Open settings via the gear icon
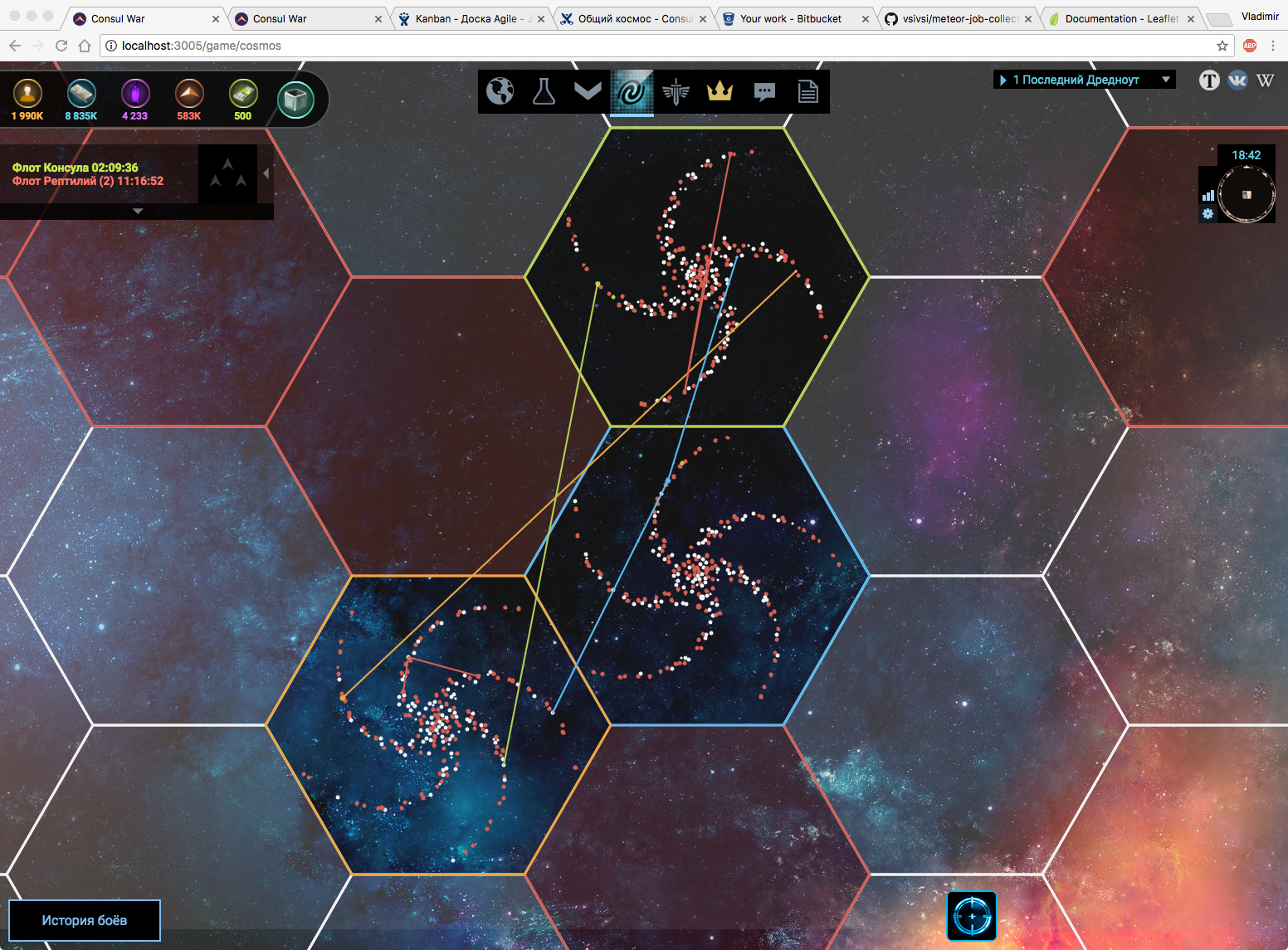The image size is (1288, 950). coord(1207,214)
